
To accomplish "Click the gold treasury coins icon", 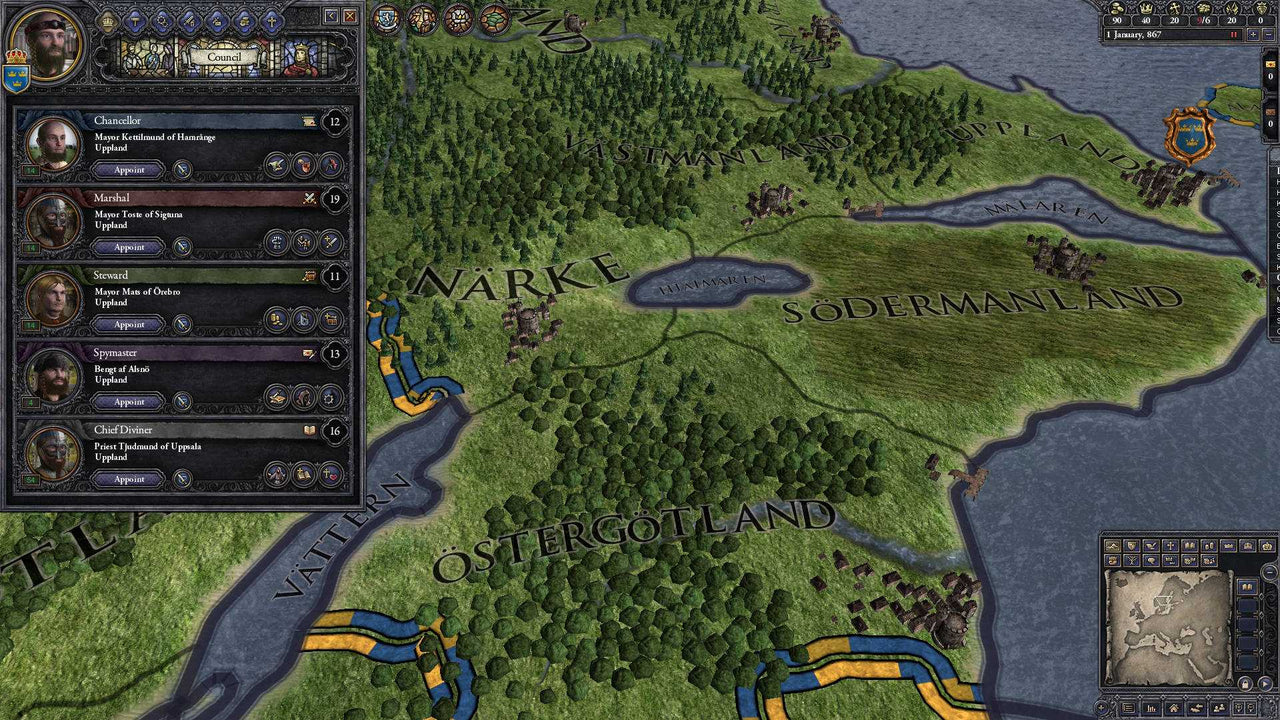I will coord(1117,9).
